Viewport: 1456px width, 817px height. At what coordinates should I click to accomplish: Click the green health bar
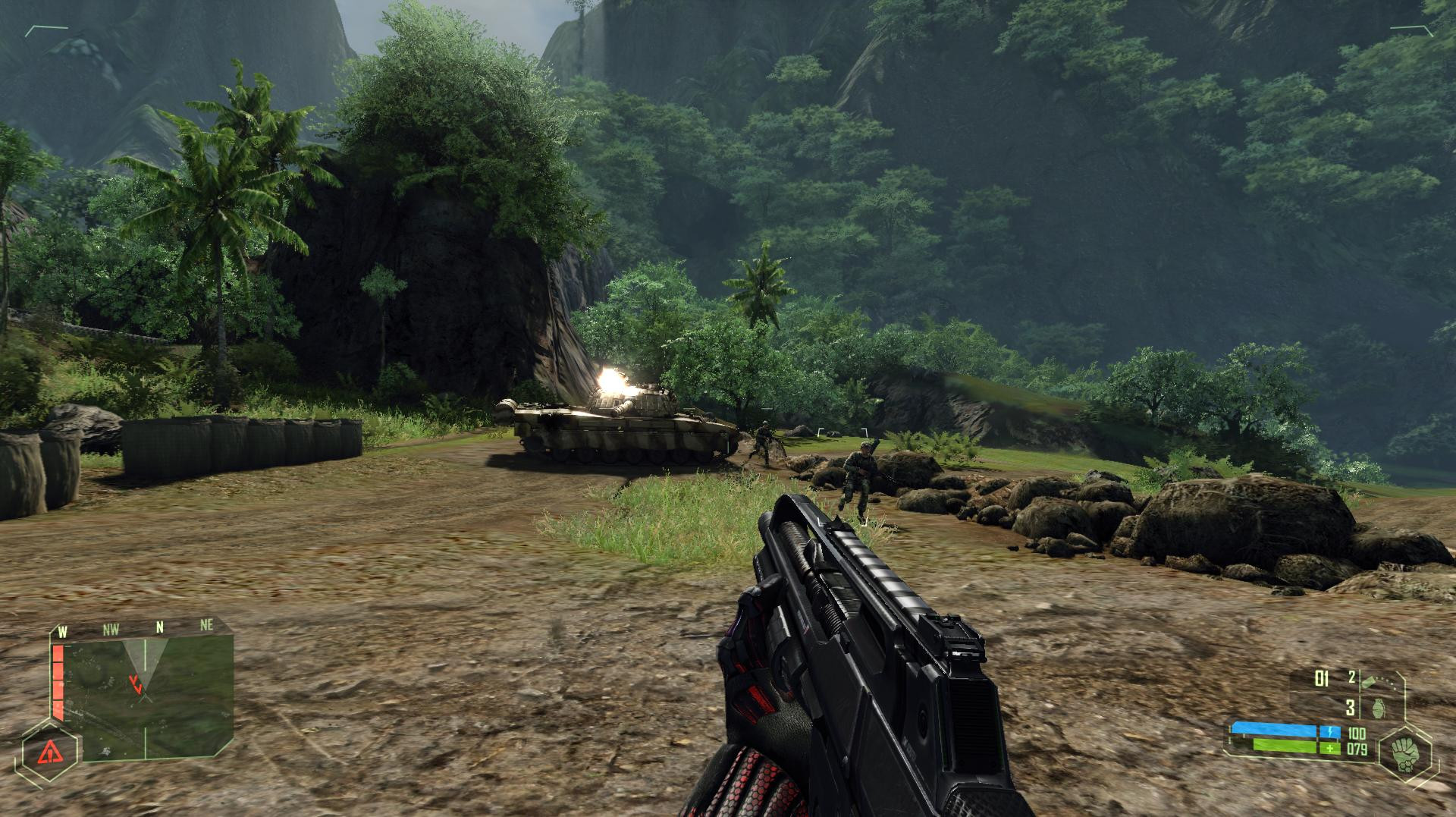pyautogui.click(x=1283, y=746)
